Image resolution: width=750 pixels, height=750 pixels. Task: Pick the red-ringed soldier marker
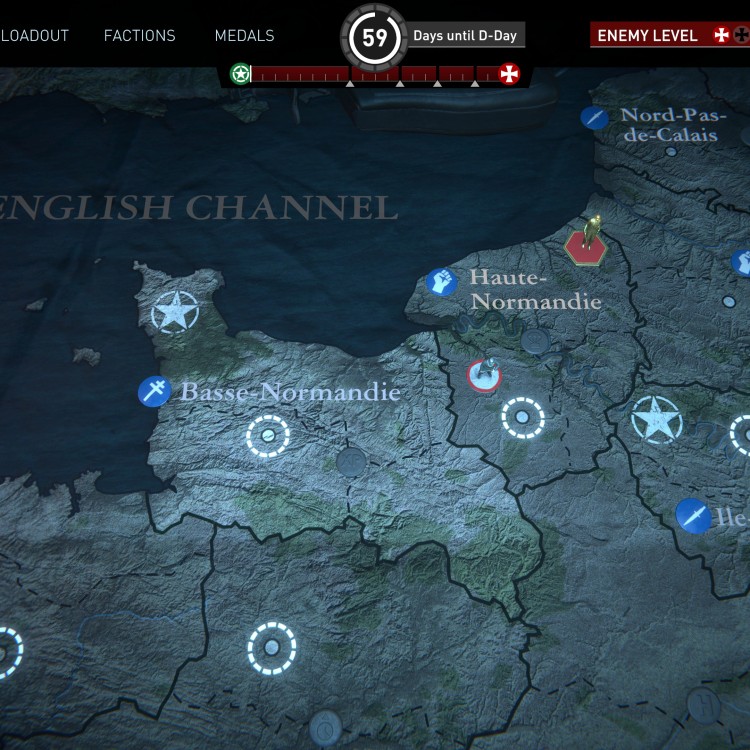(x=485, y=375)
